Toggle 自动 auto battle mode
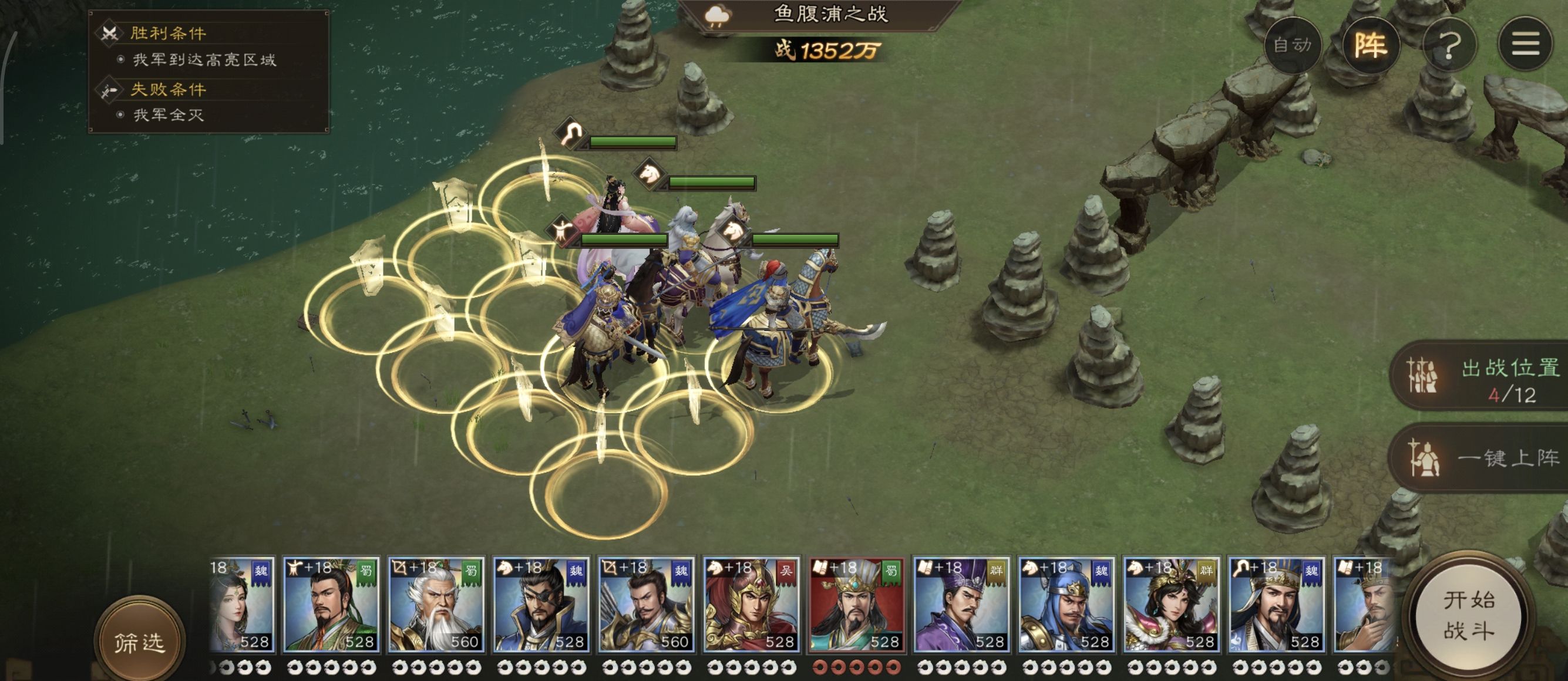Viewport: 1568px width, 681px height. (x=1291, y=45)
